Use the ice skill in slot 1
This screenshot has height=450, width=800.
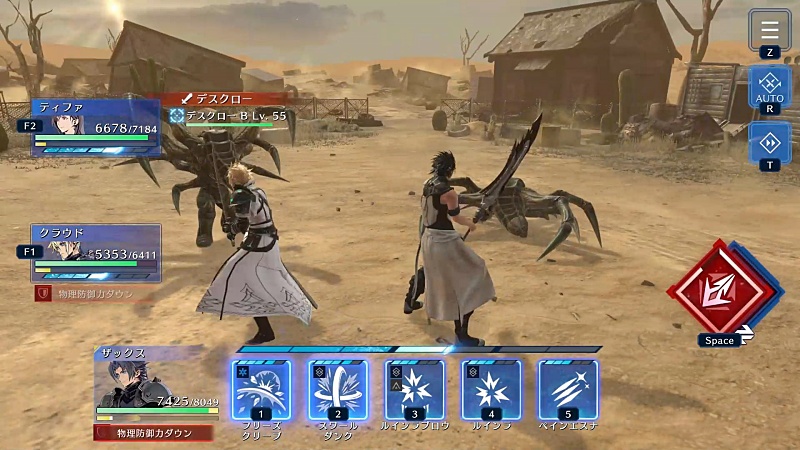(261, 389)
